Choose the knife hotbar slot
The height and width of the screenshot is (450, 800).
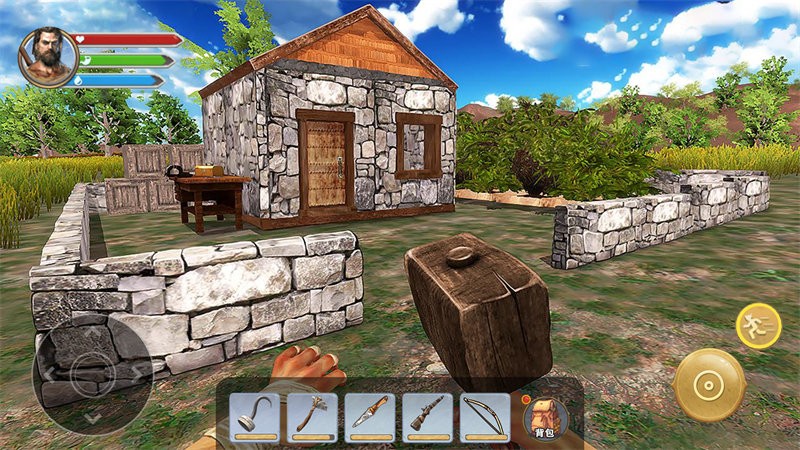click(370, 417)
